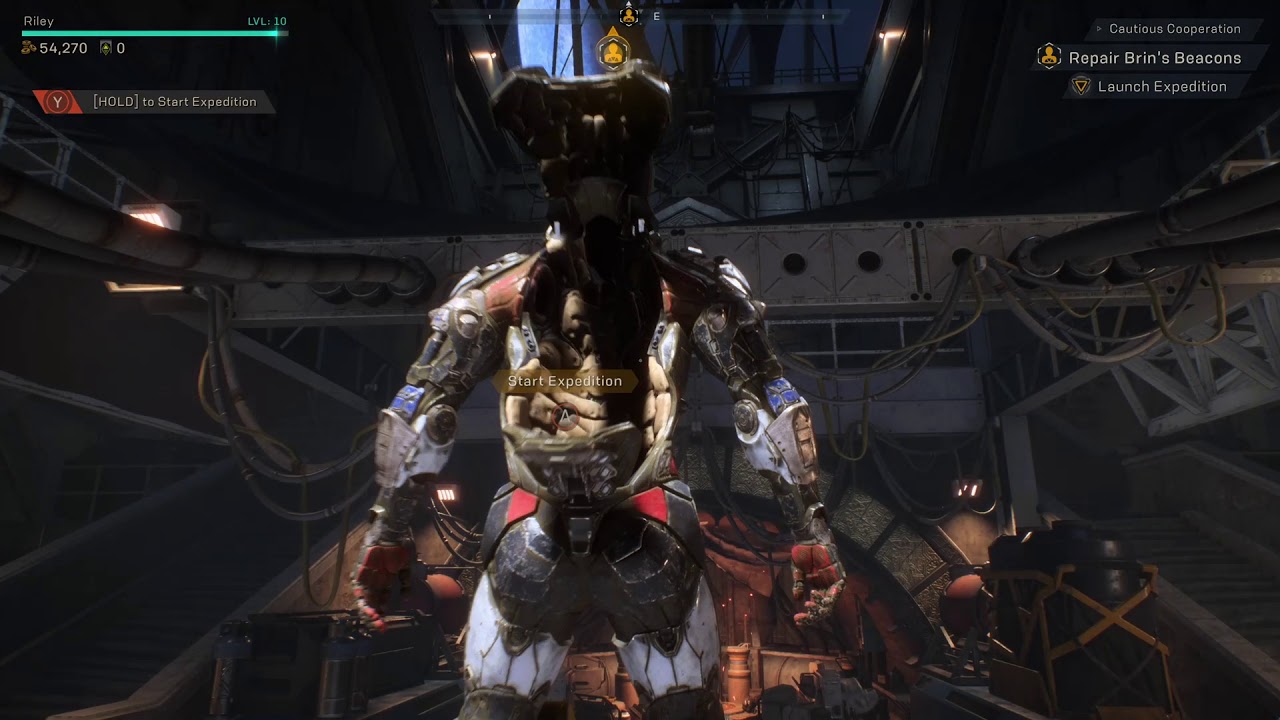Click the gold quest marker below the compass
This screenshot has height=720, width=1280.
pos(613,50)
